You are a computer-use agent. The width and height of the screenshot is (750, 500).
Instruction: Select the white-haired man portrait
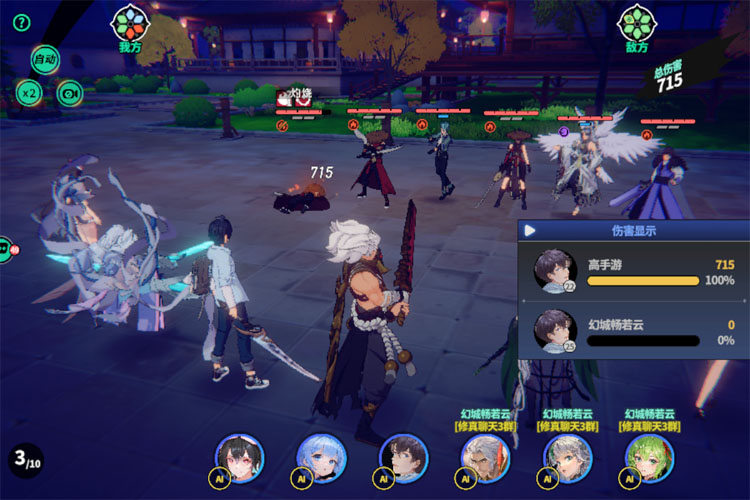(x=485, y=458)
